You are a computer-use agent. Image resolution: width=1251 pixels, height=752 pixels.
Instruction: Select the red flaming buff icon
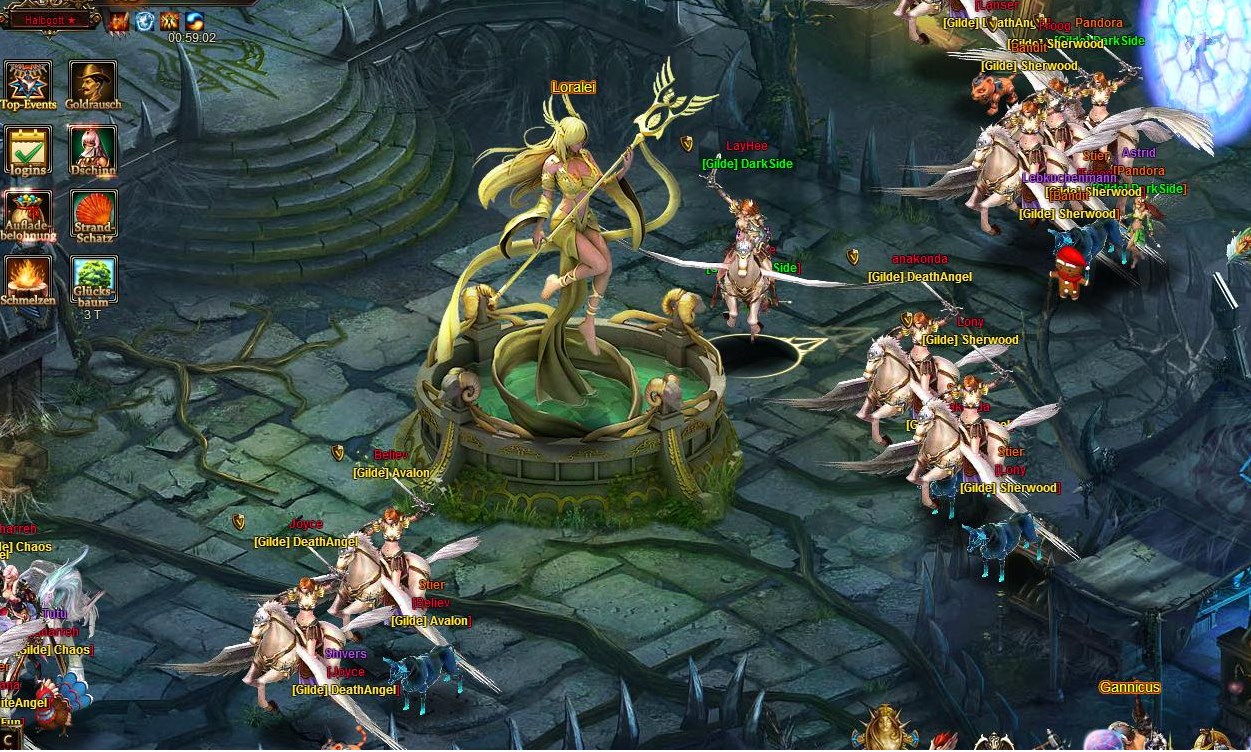pyautogui.click(x=120, y=21)
